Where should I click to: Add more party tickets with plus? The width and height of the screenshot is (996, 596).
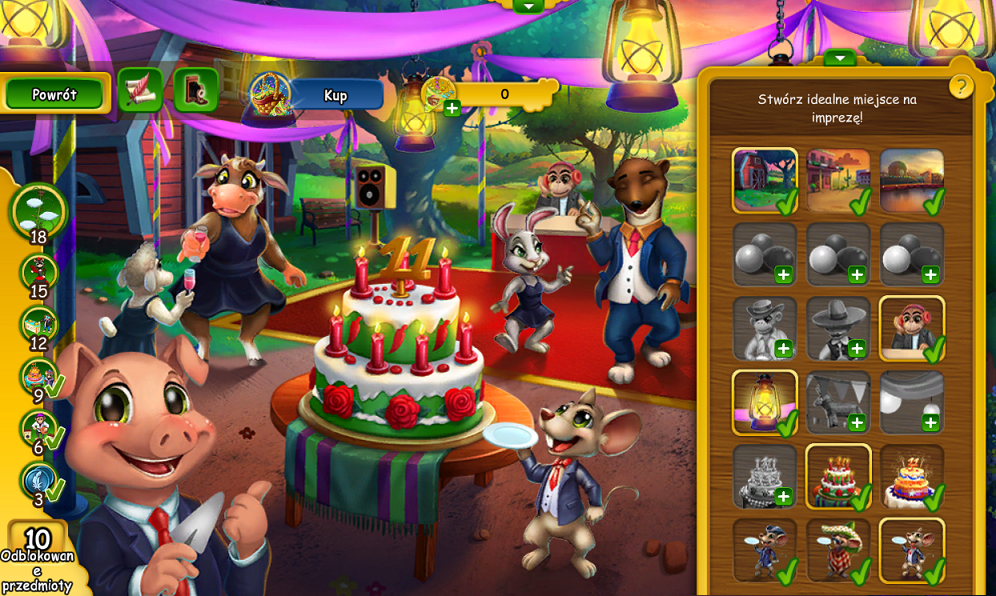point(452,108)
